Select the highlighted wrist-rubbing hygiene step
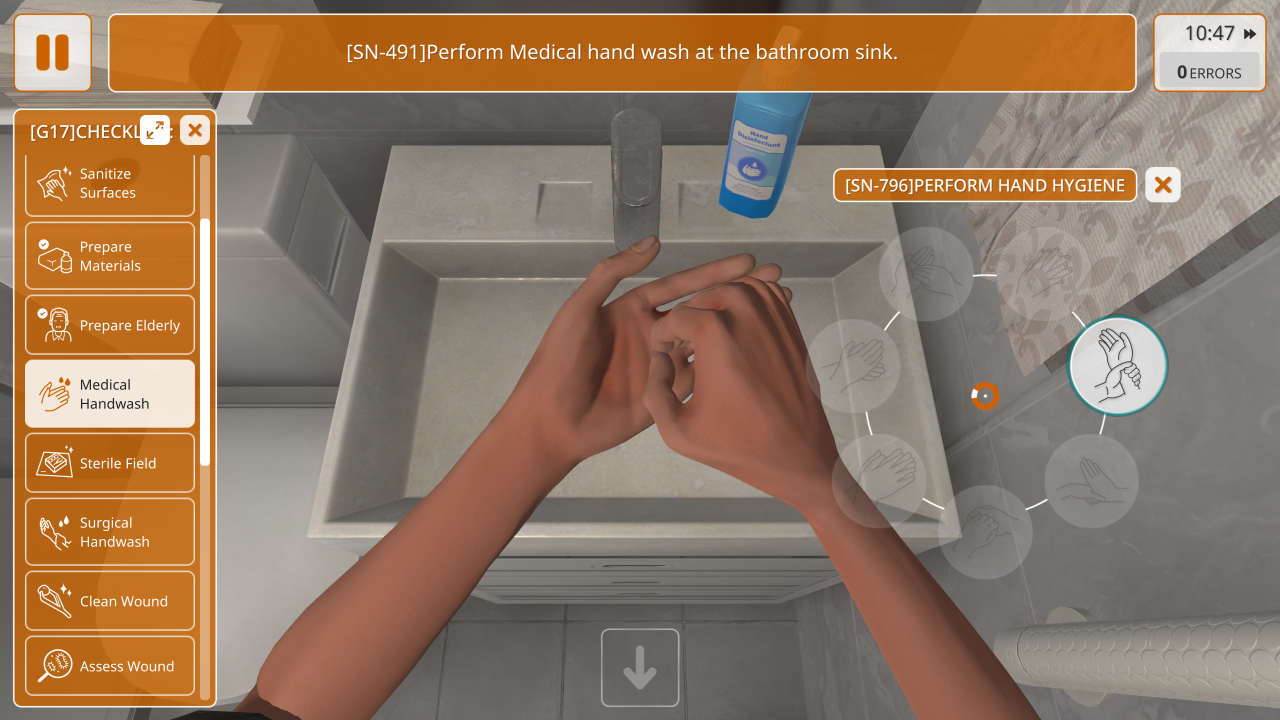Image resolution: width=1280 pixels, height=720 pixels. click(1117, 366)
